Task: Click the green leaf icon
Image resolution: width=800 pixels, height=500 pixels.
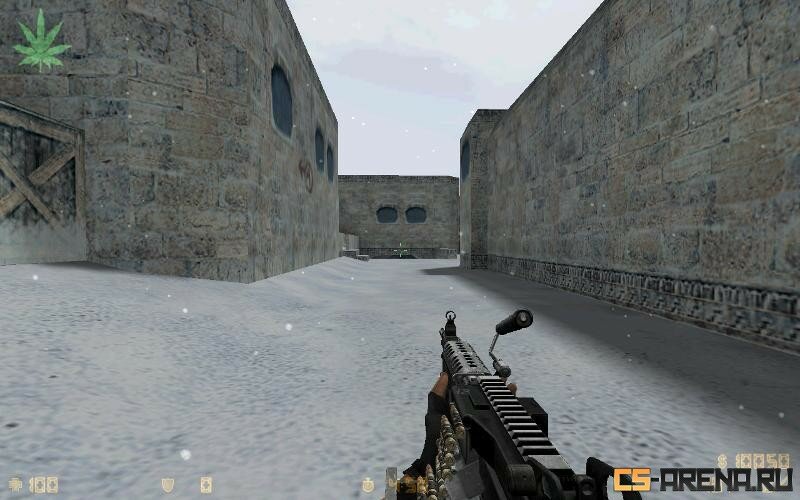Action: tap(41, 40)
